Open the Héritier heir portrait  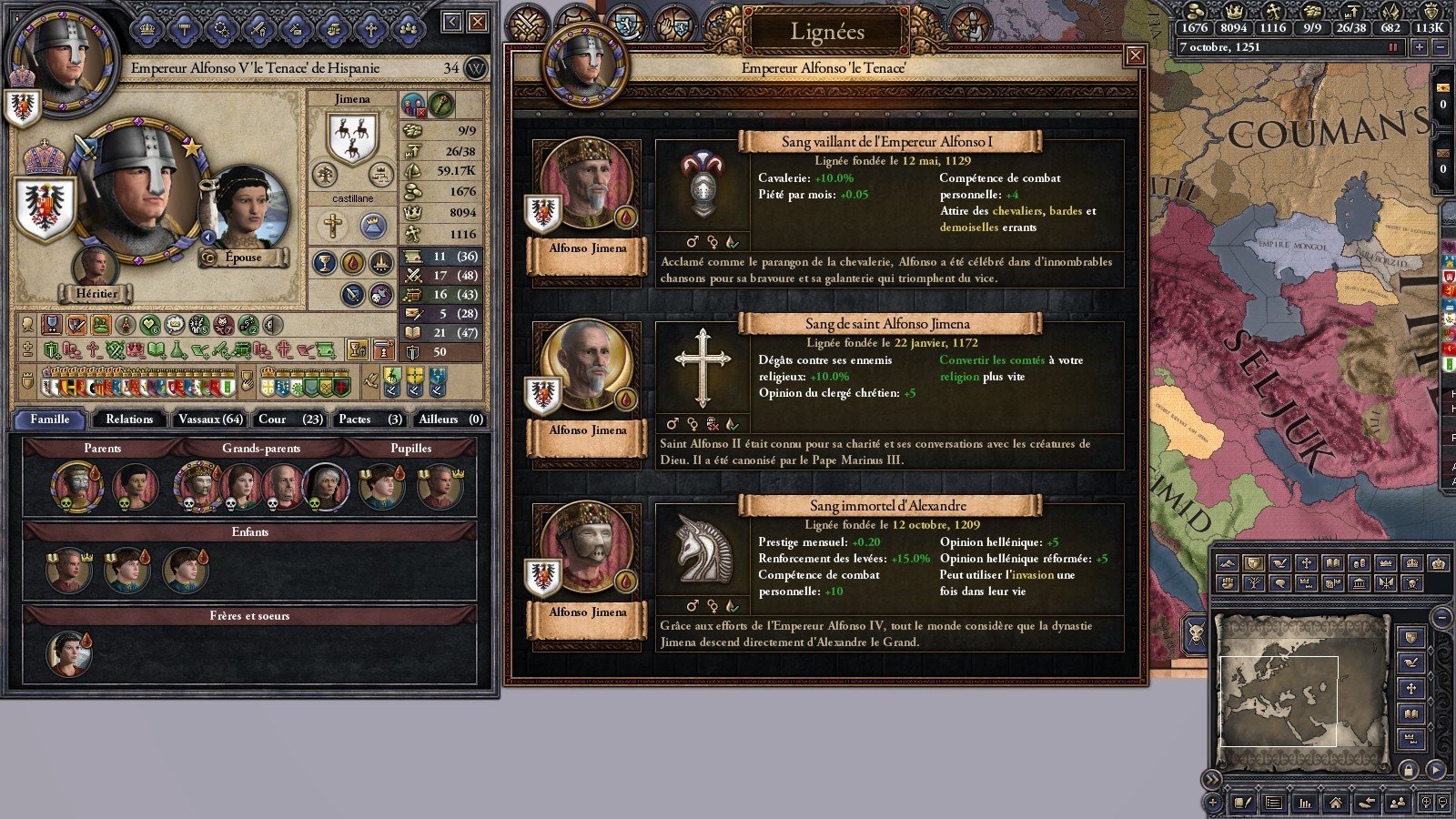pos(95,267)
